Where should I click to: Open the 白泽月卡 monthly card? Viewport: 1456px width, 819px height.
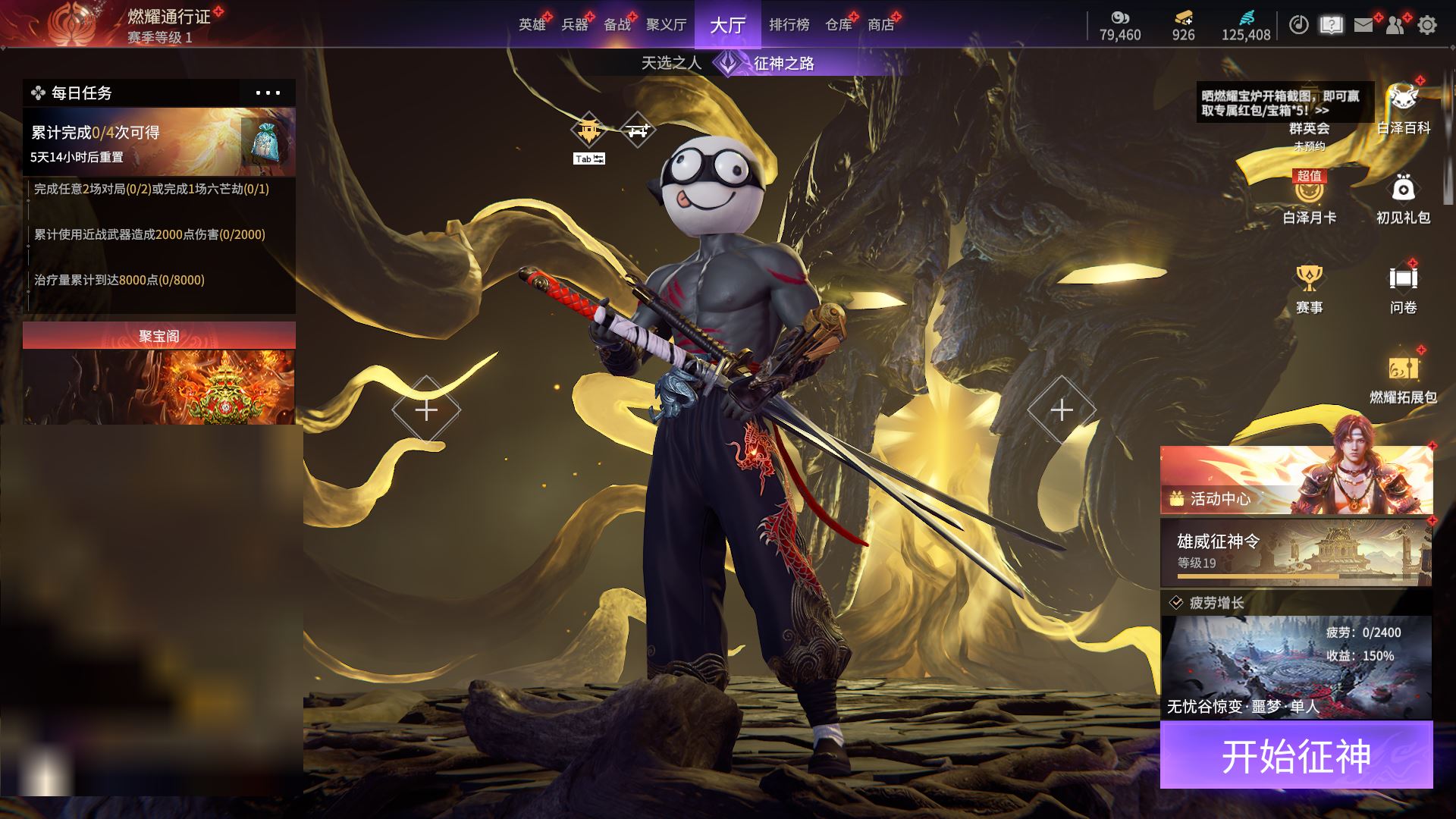coord(1309,197)
